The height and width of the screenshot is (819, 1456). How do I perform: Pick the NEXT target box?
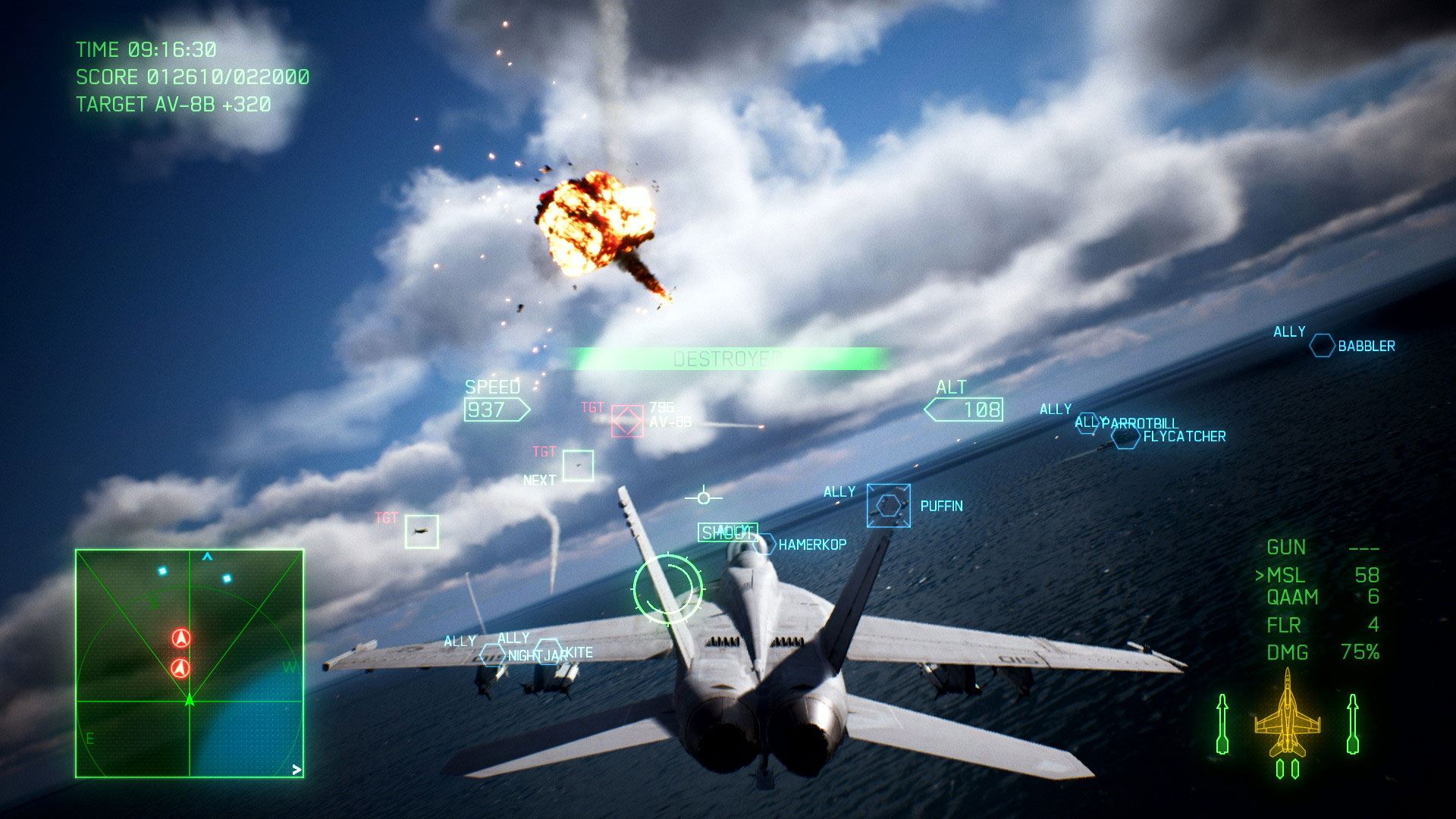pos(578,466)
